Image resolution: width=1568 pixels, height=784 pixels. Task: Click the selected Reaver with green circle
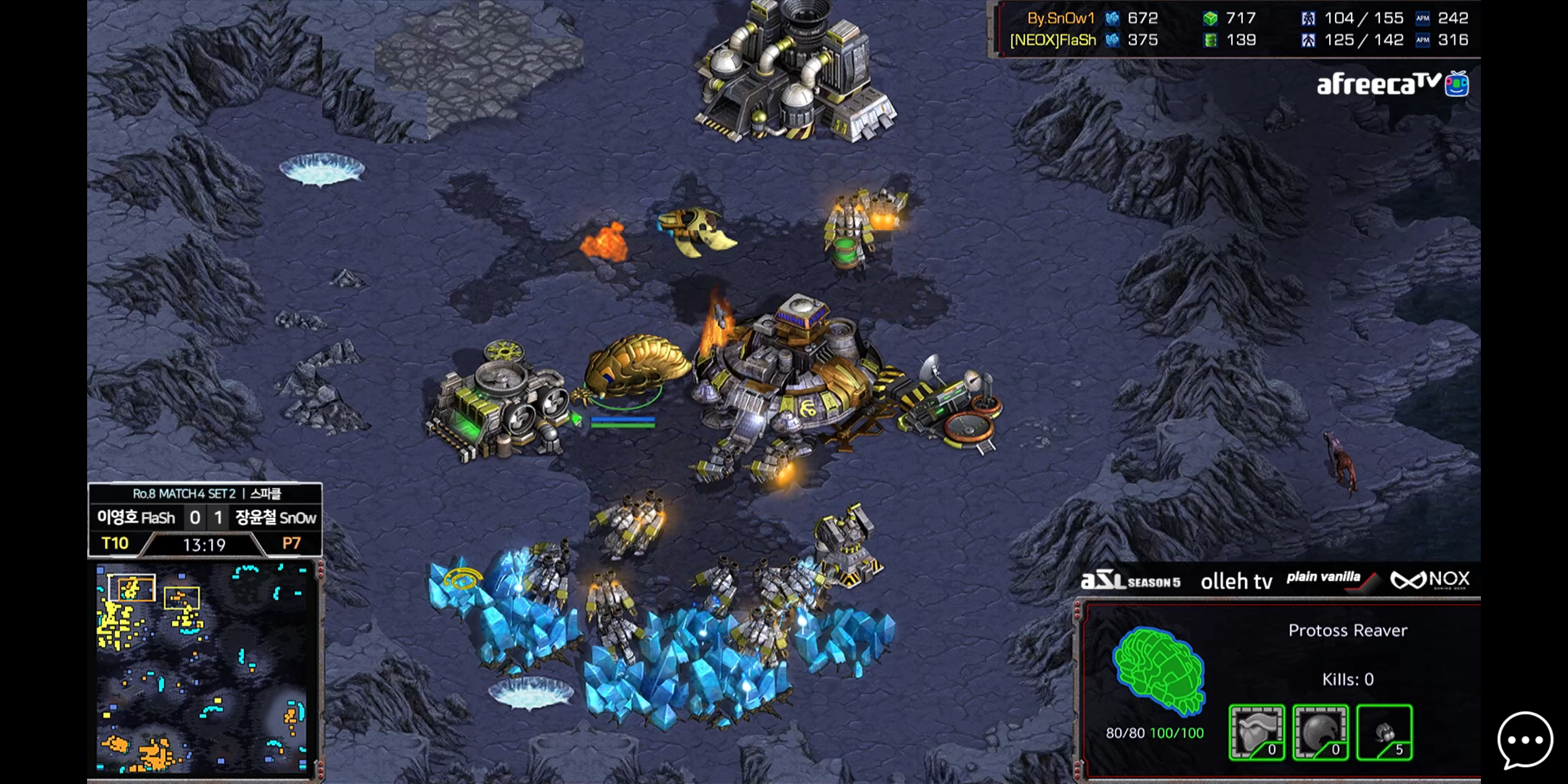click(x=633, y=368)
